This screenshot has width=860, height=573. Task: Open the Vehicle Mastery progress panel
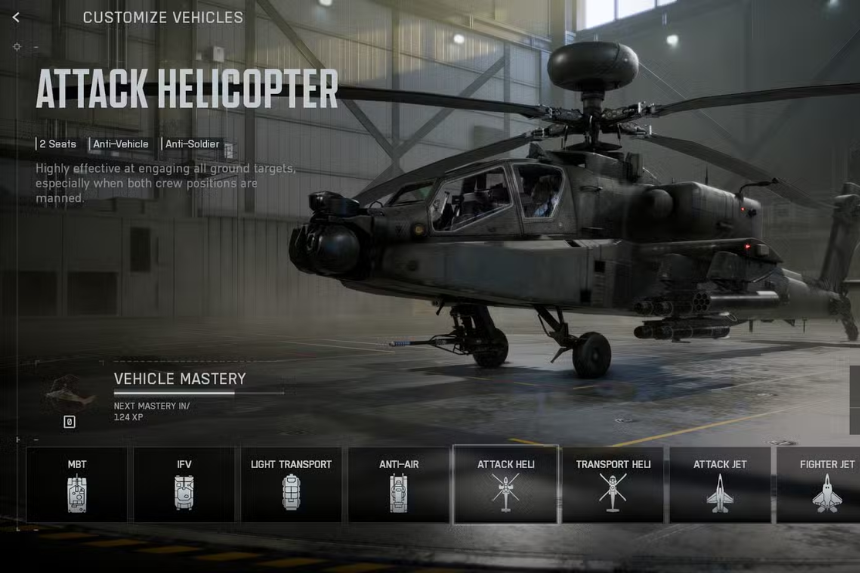180,379
